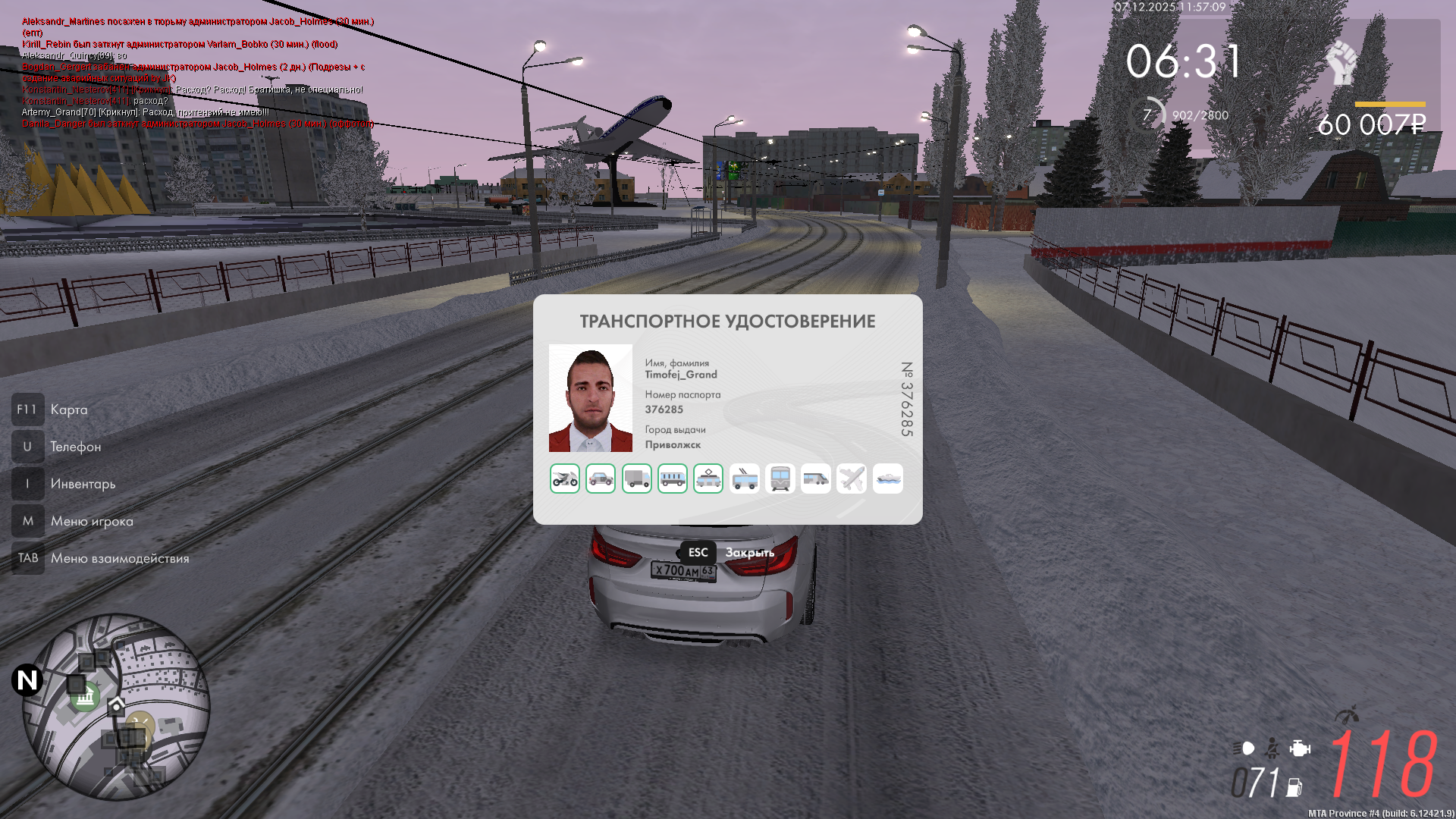1456x819 pixels.
Task: Select the motorcycle license category icon
Action: tap(565, 478)
